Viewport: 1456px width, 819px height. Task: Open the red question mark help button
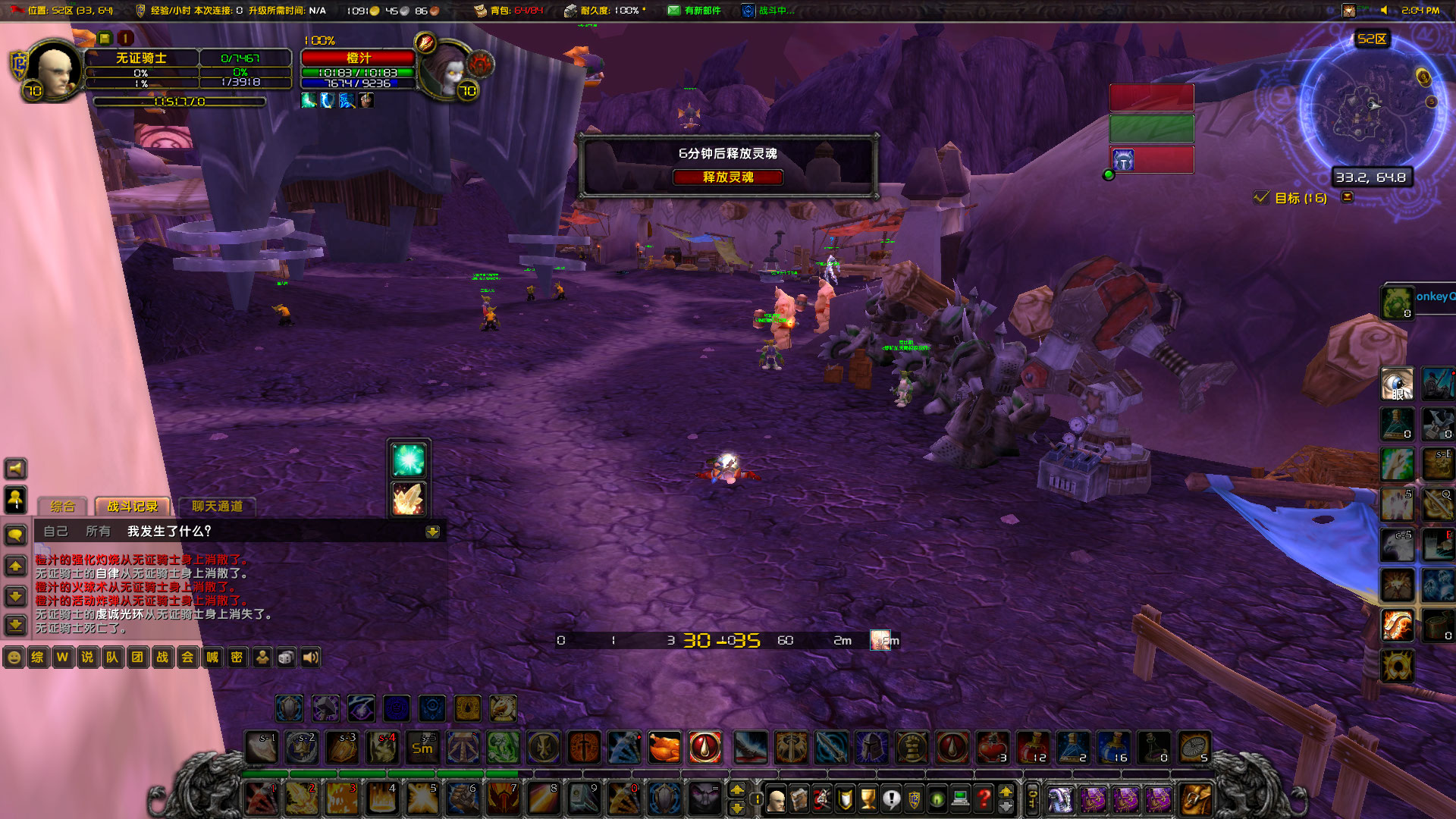[984, 799]
